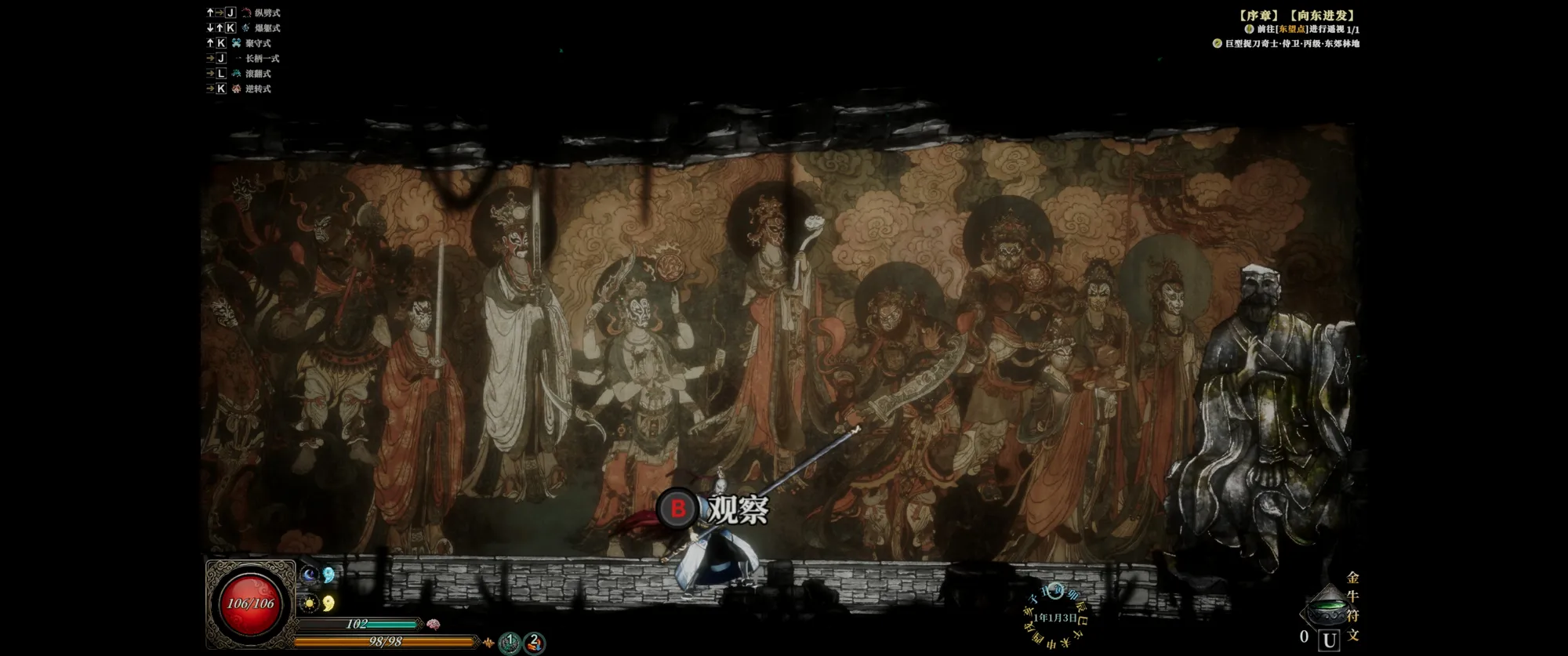Image resolution: width=1568 pixels, height=656 pixels.
Task: Click the yellow soul flame icon
Action: 329,603
